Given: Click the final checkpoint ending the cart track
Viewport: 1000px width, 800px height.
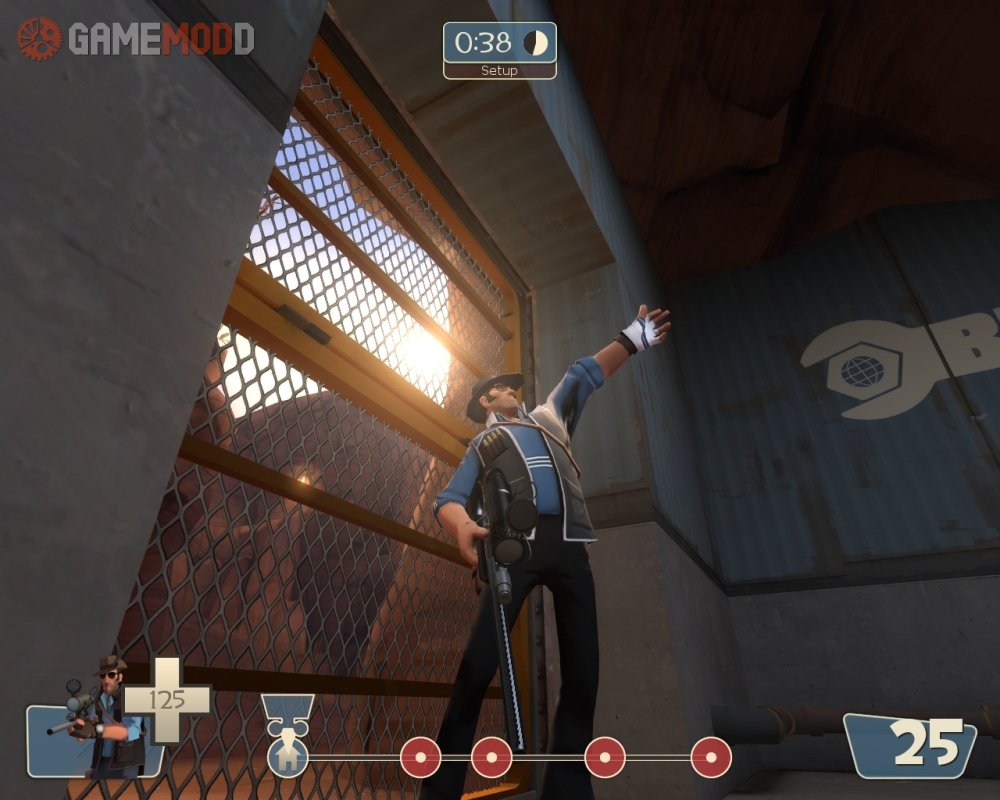Looking at the screenshot, I should tap(710, 757).
